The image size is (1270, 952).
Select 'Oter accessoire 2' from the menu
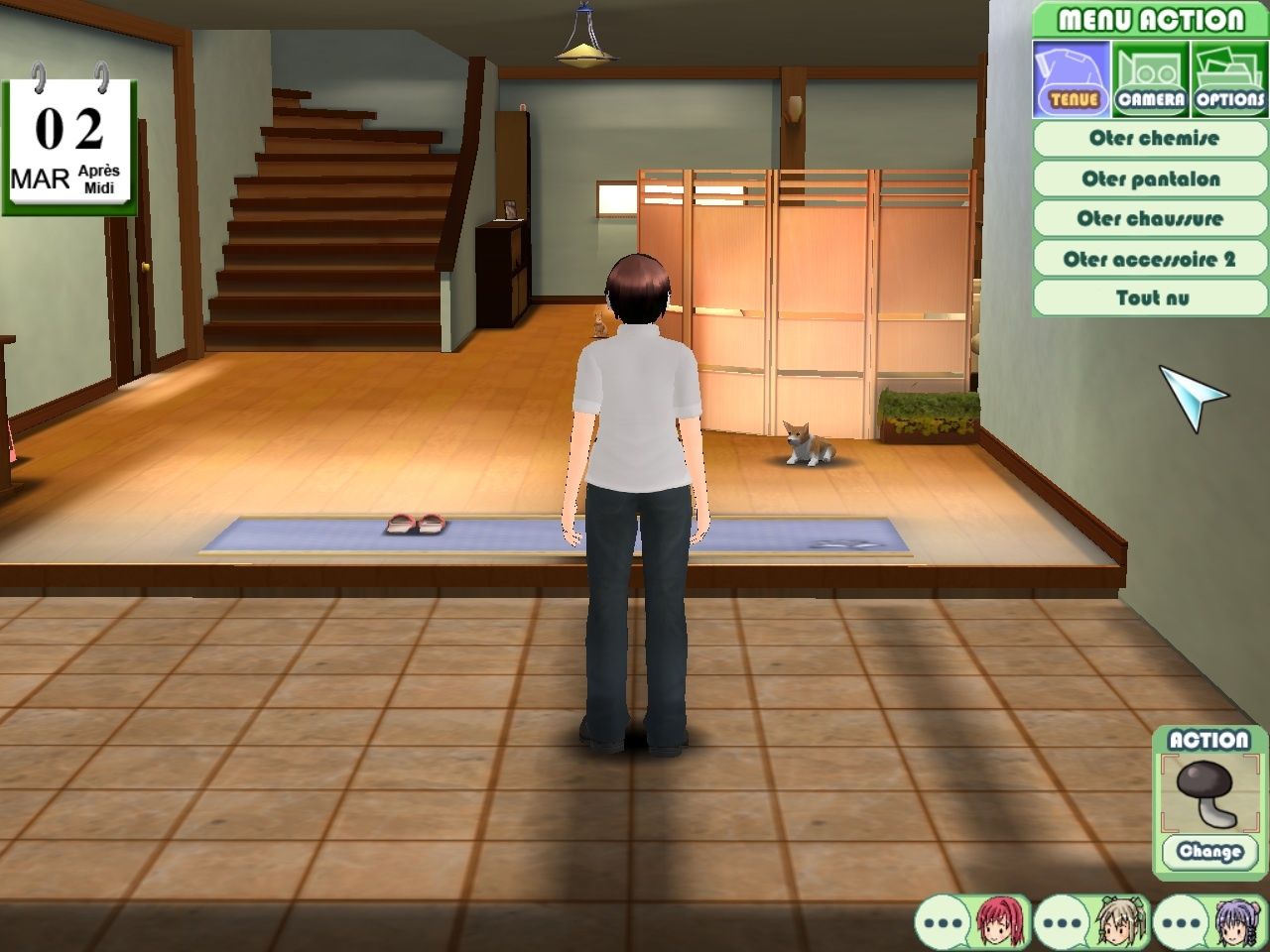click(x=1149, y=257)
